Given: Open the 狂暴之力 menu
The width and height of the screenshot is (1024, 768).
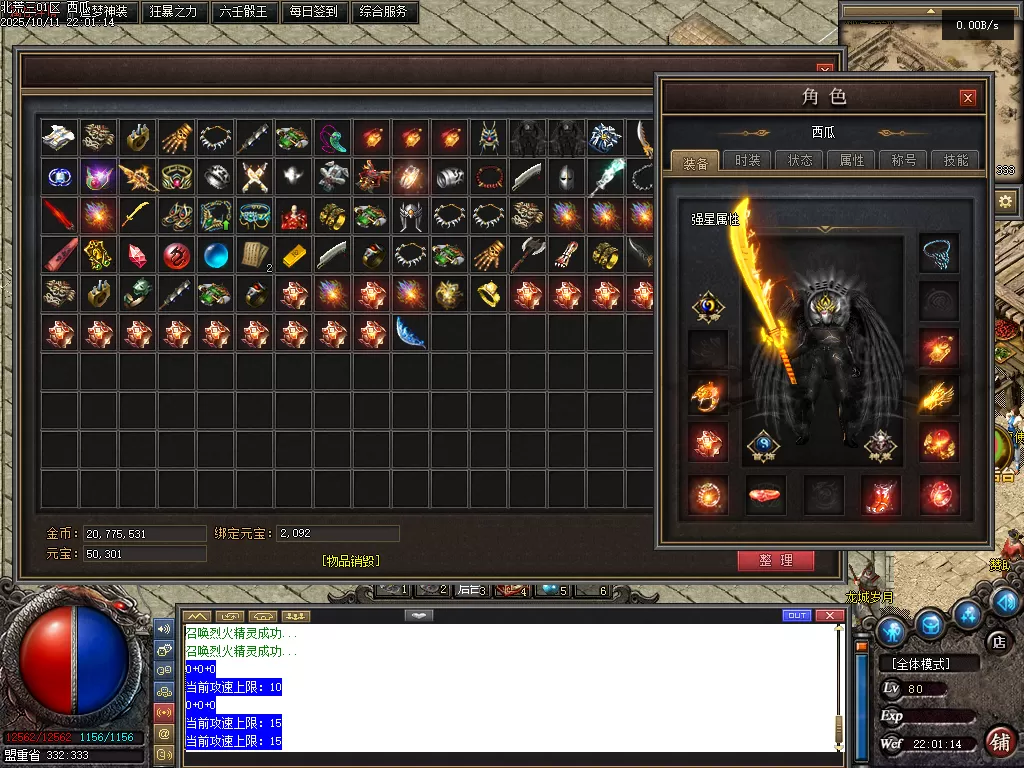Looking at the screenshot, I should click(x=174, y=13).
